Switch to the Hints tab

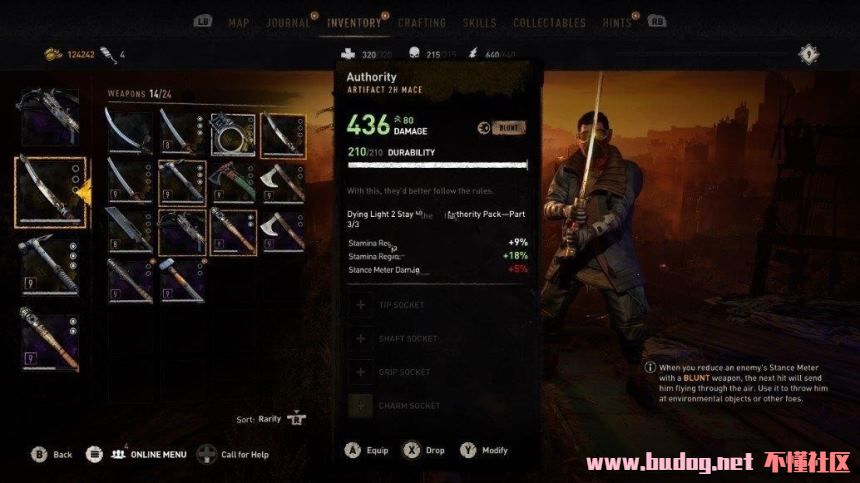(619, 23)
